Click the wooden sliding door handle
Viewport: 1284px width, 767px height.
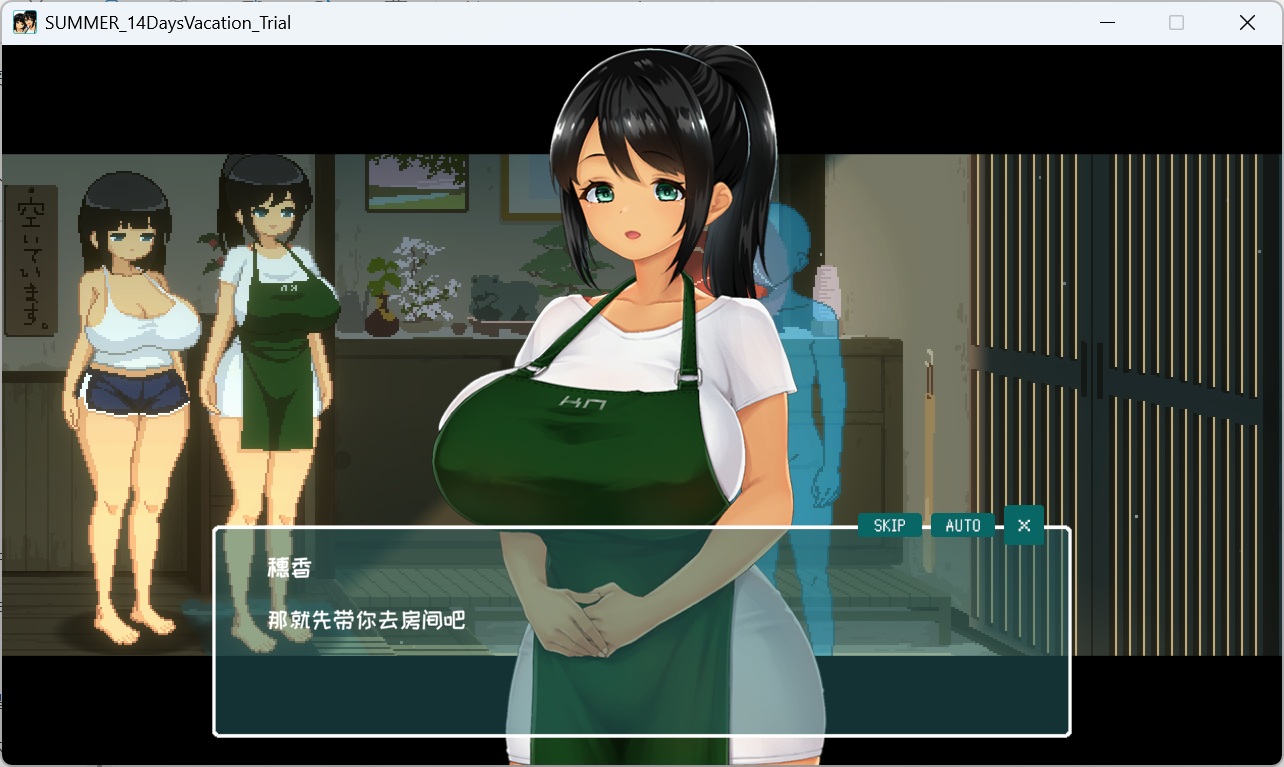click(x=1083, y=372)
